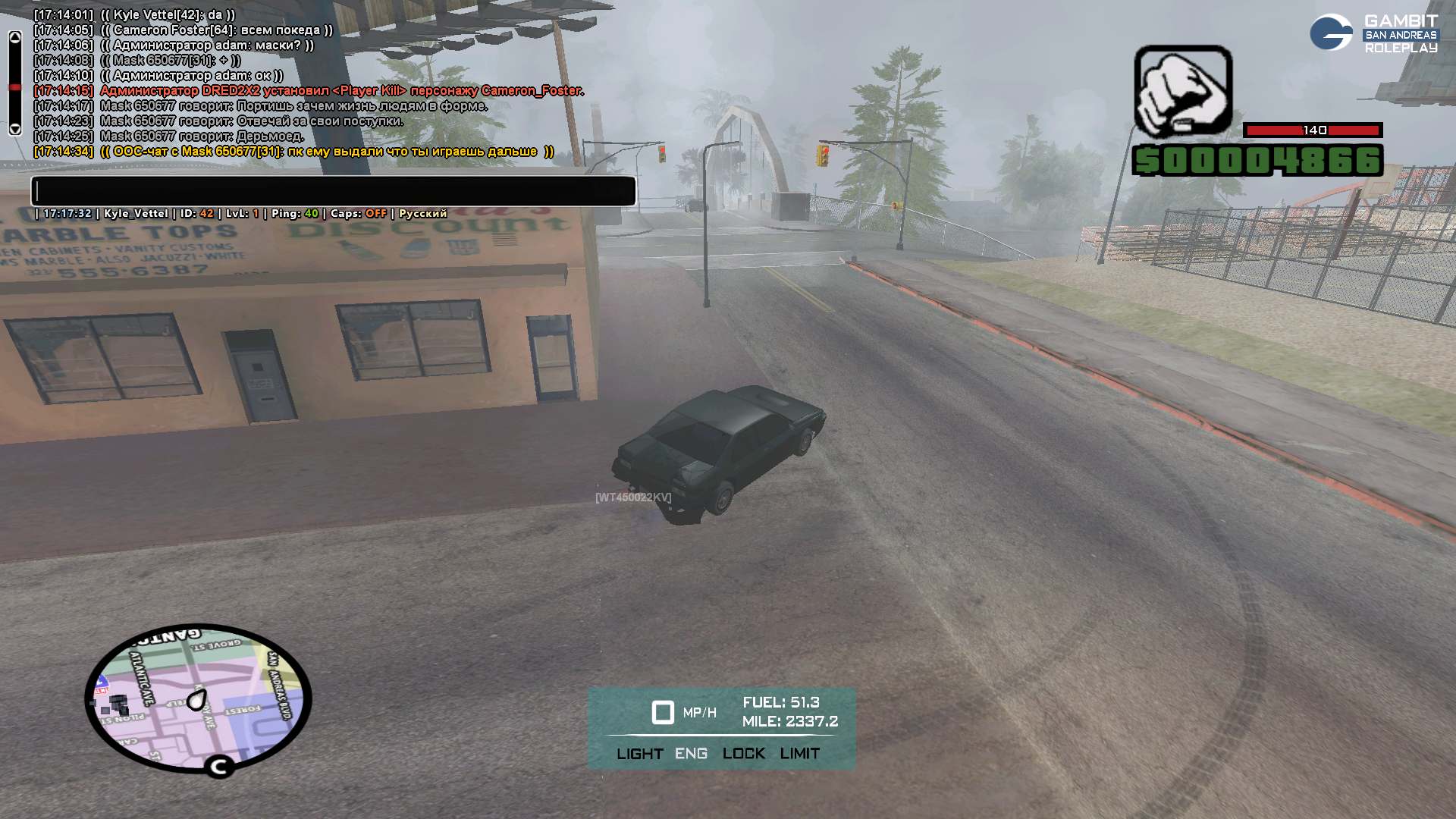This screenshot has height=819, width=1456.
Task: Toggle the LIGHT vehicle indicator
Action: 639,754
